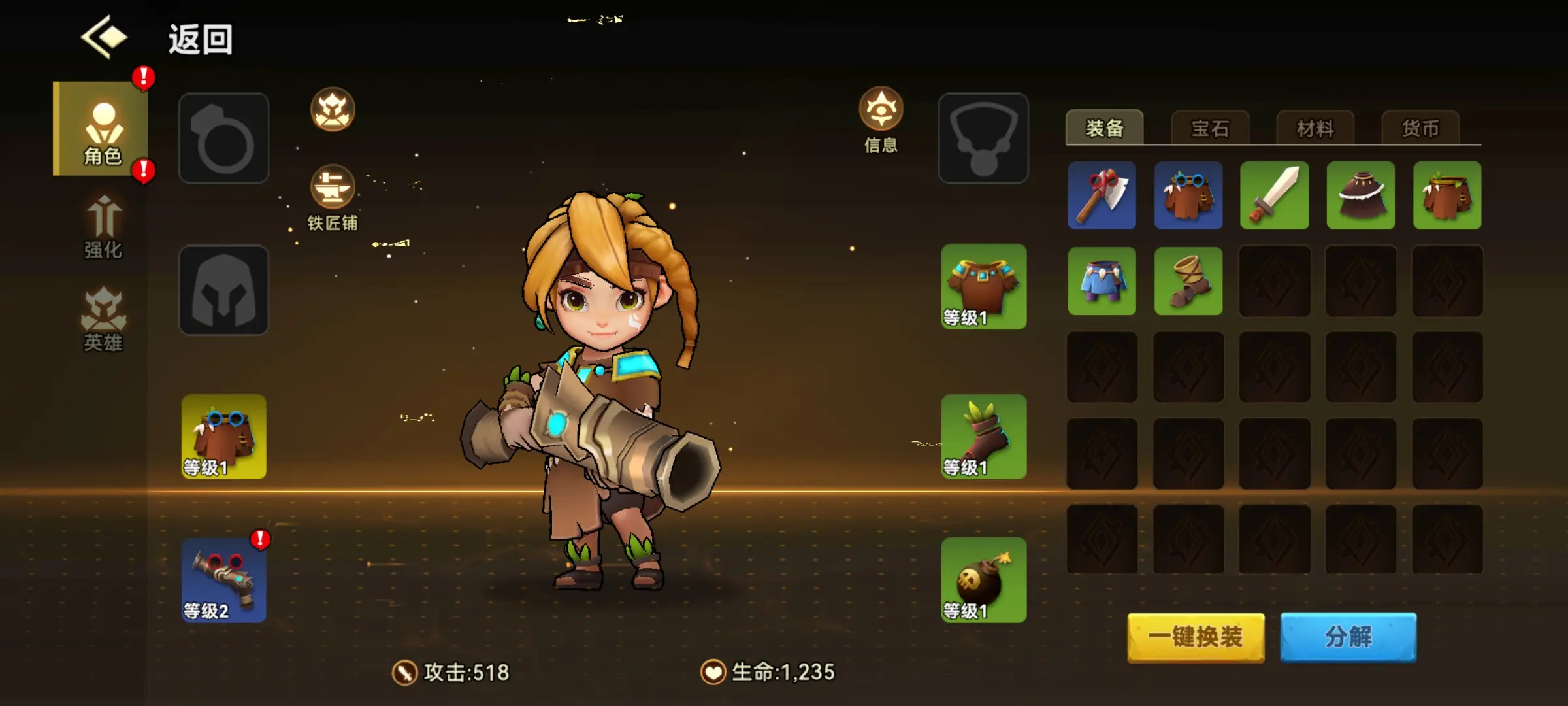Pick the fur boot inventory item
Viewport: 1568px width, 706px height.
click(1188, 281)
